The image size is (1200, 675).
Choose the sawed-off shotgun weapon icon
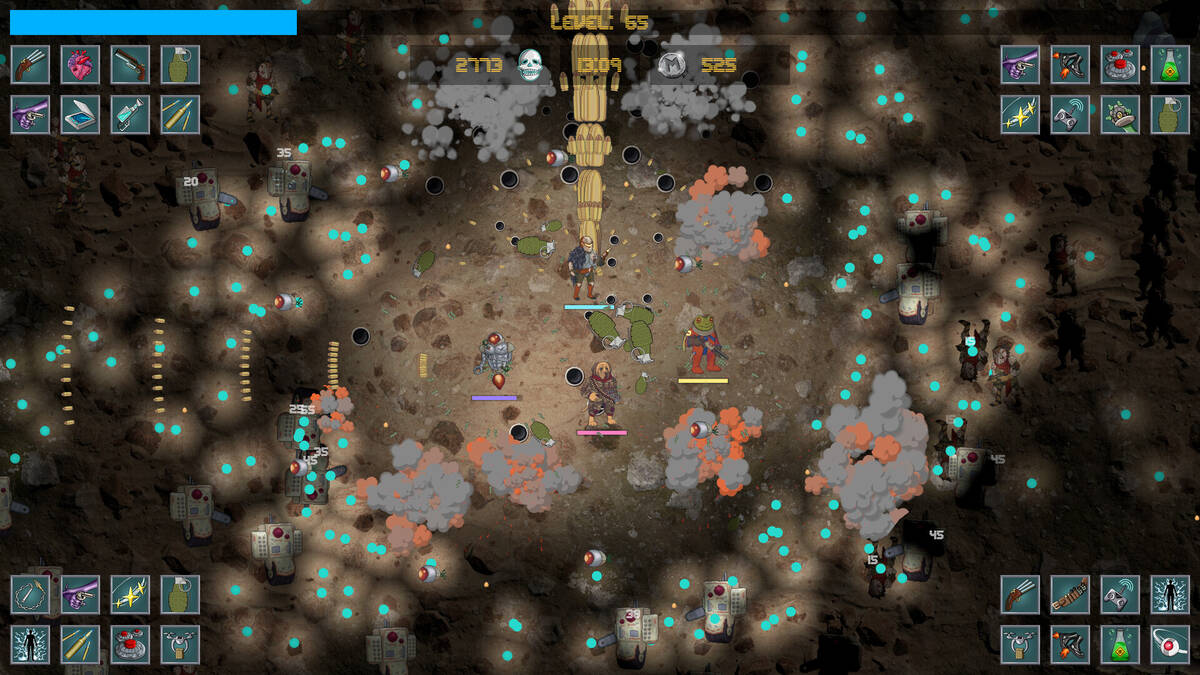click(x=130, y=64)
